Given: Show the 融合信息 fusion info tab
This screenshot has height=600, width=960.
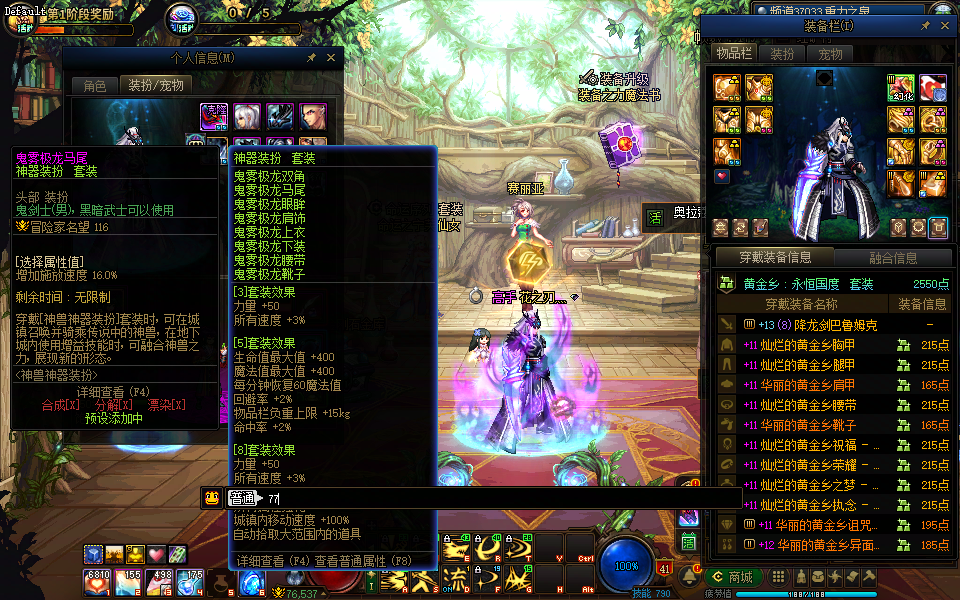Looking at the screenshot, I should click(x=892, y=257).
